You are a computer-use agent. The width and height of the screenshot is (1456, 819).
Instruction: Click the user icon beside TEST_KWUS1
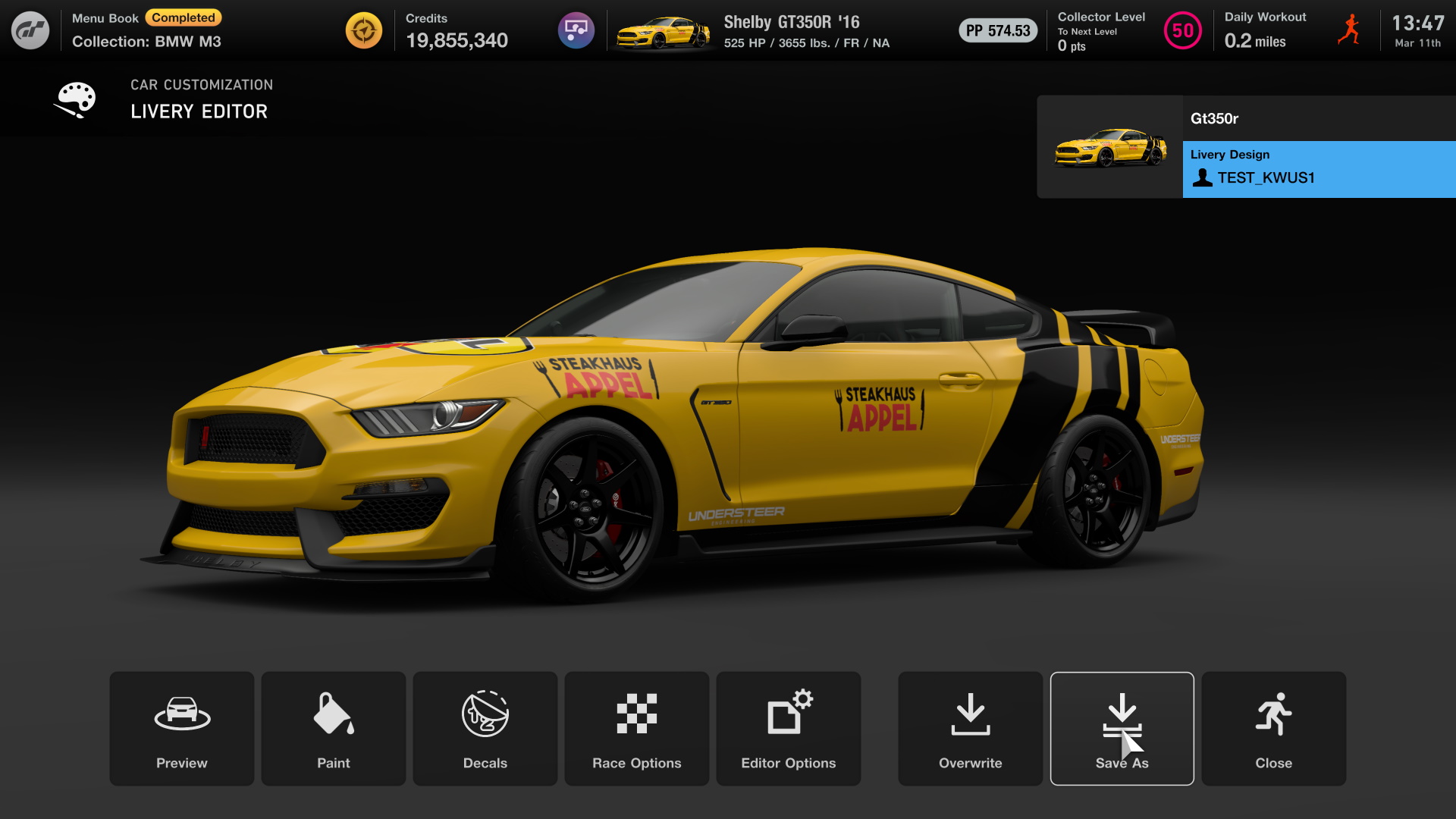1202,178
